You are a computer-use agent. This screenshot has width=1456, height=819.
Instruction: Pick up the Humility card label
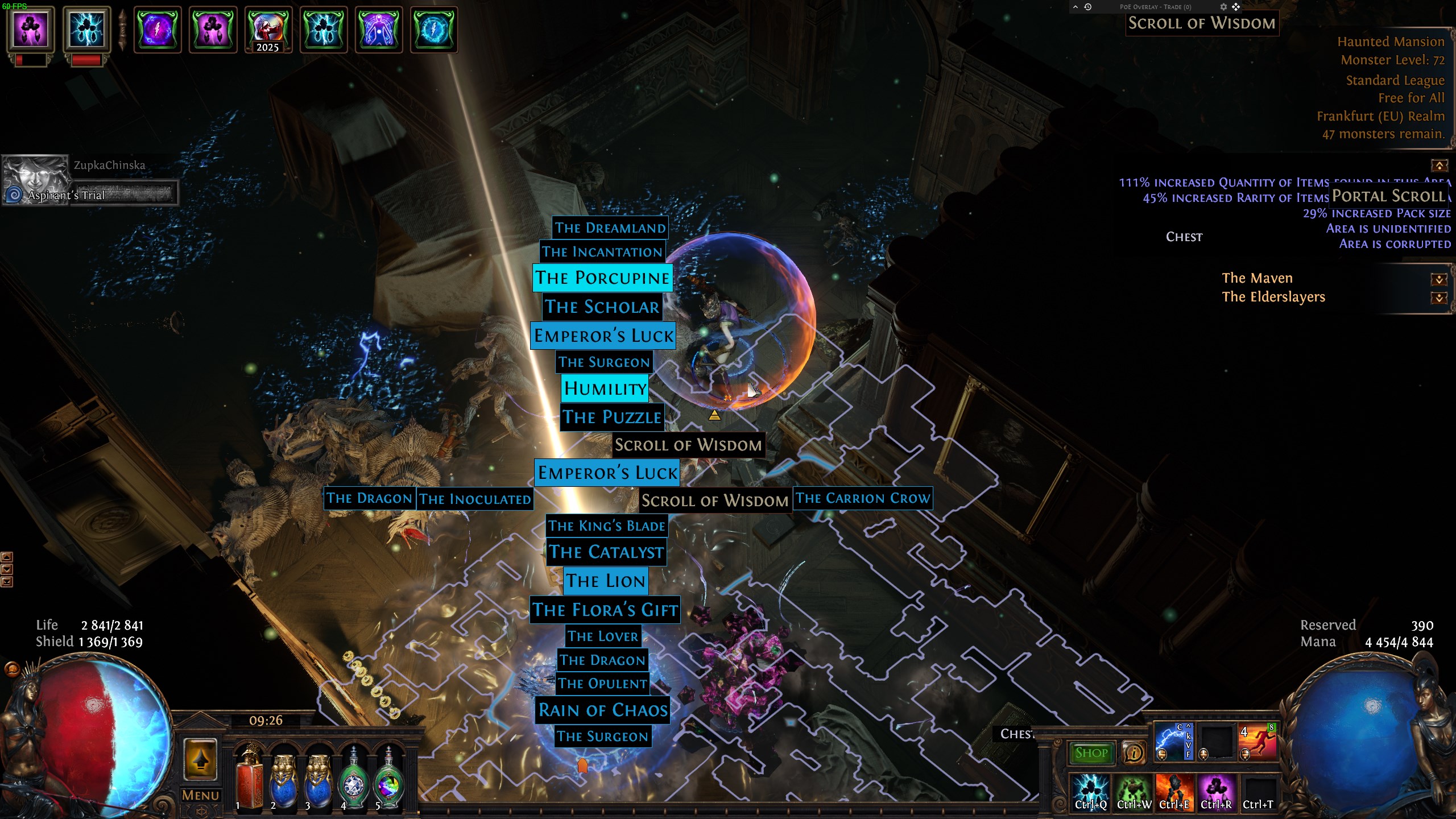(605, 388)
